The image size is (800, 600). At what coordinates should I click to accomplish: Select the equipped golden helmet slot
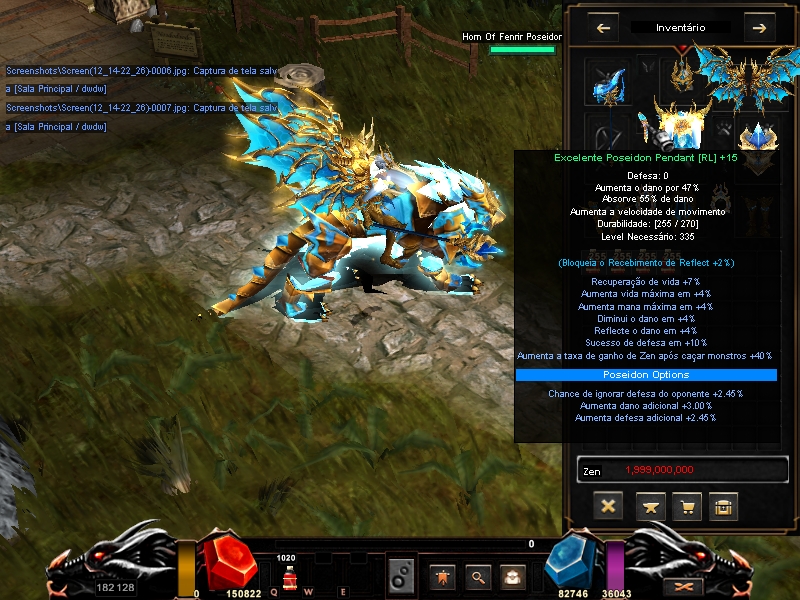pos(684,70)
